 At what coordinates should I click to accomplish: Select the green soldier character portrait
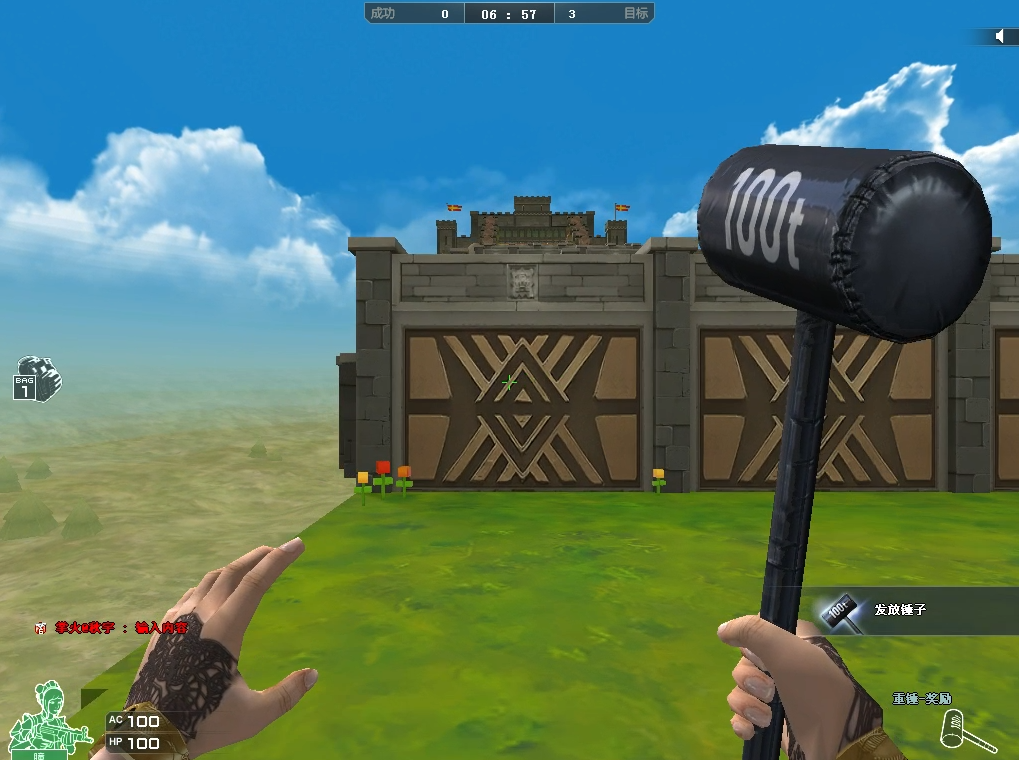(41, 720)
